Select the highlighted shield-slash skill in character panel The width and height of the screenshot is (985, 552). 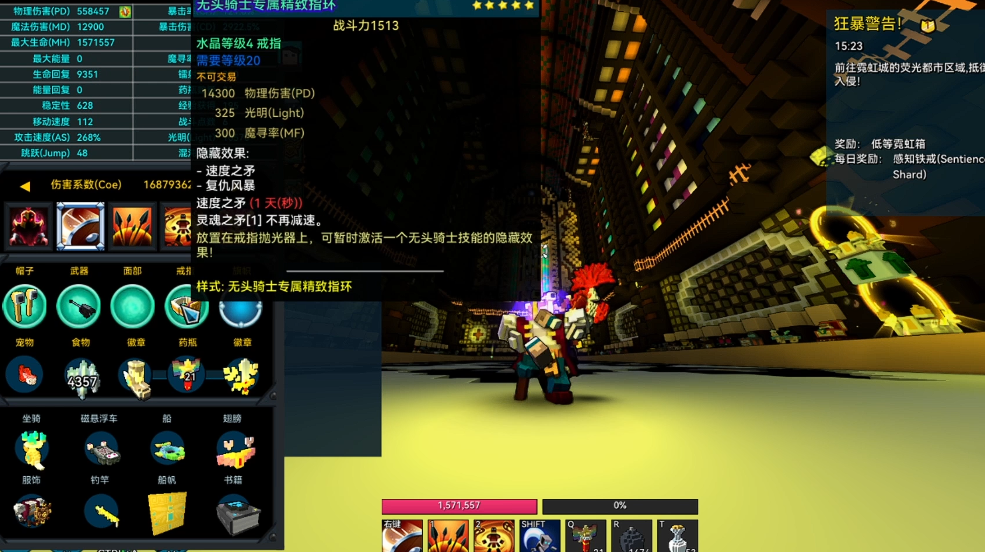tap(80, 225)
